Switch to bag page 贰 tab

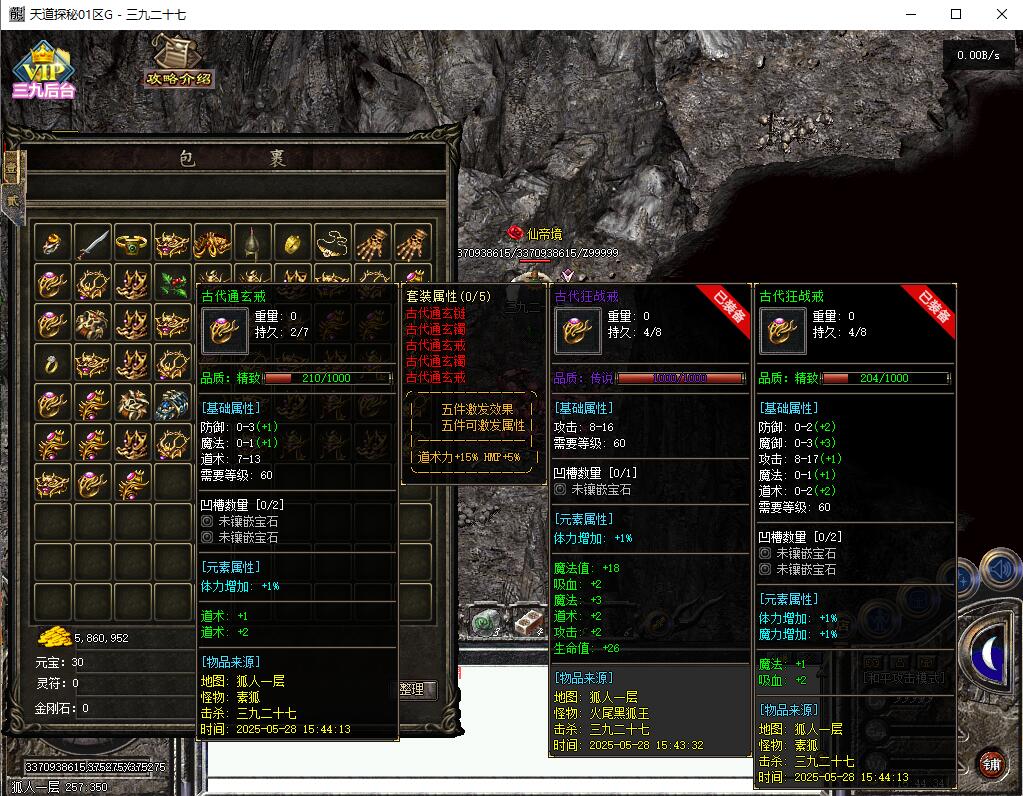click(x=12, y=198)
